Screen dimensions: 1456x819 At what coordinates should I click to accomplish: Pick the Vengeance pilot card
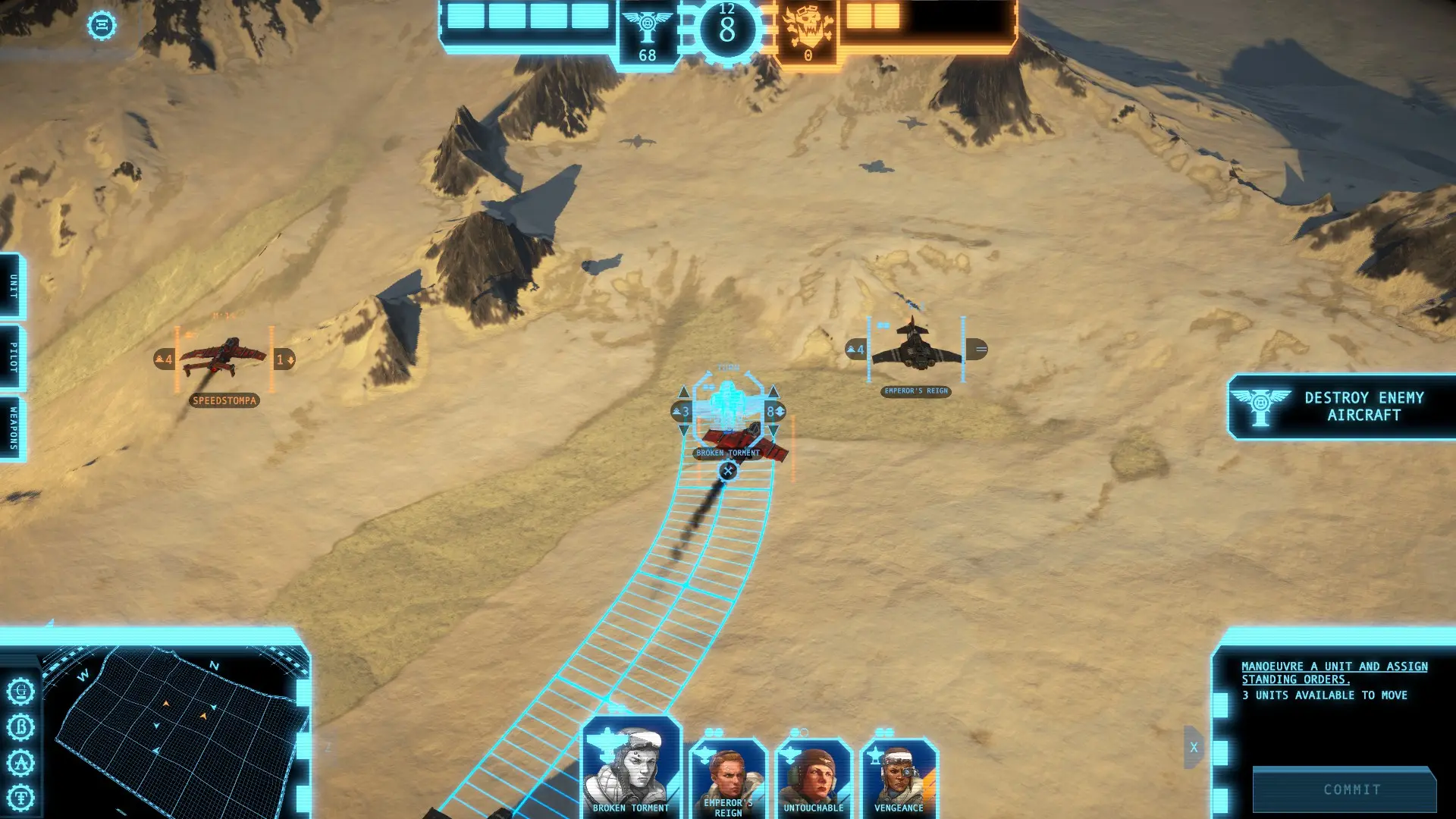(x=899, y=777)
